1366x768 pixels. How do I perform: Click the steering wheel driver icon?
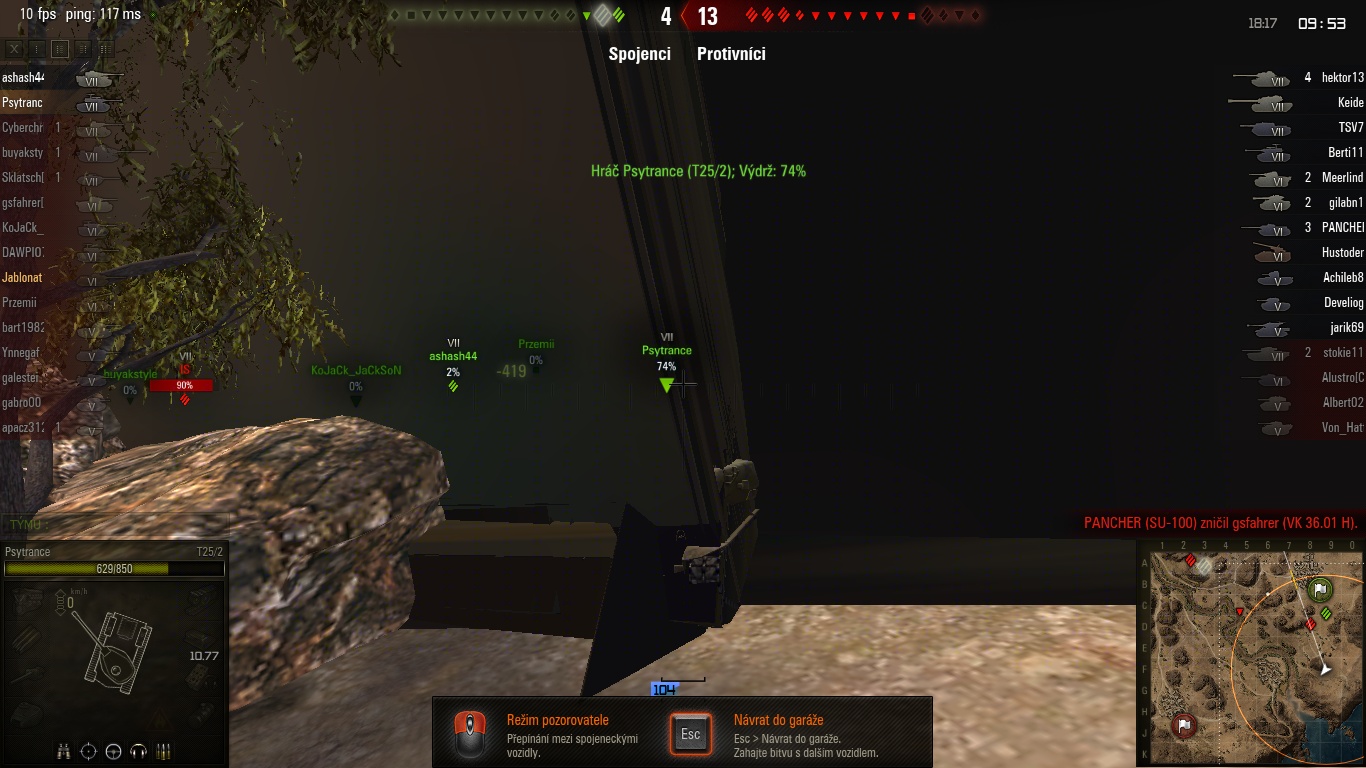point(114,751)
